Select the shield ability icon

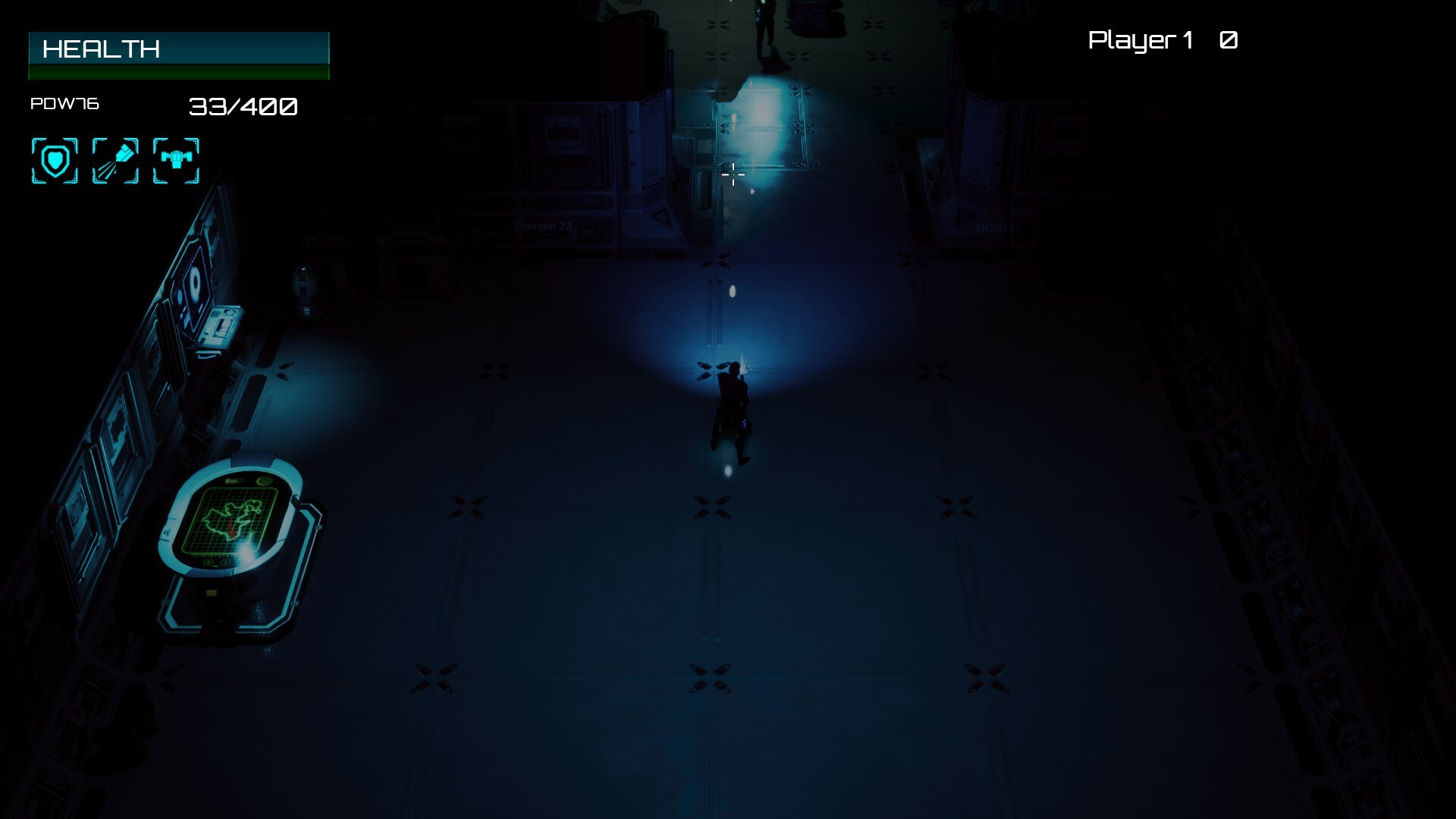point(54,160)
